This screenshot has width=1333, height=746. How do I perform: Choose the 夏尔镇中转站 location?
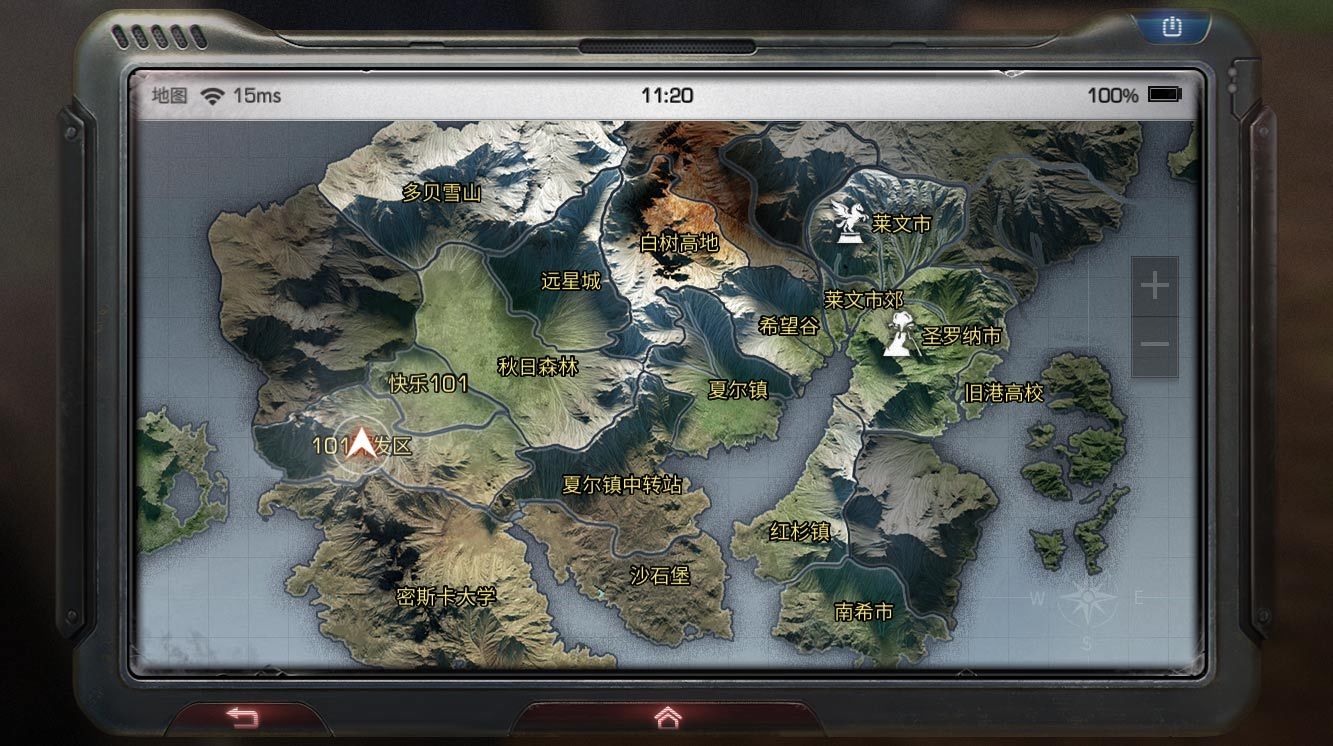click(622, 485)
